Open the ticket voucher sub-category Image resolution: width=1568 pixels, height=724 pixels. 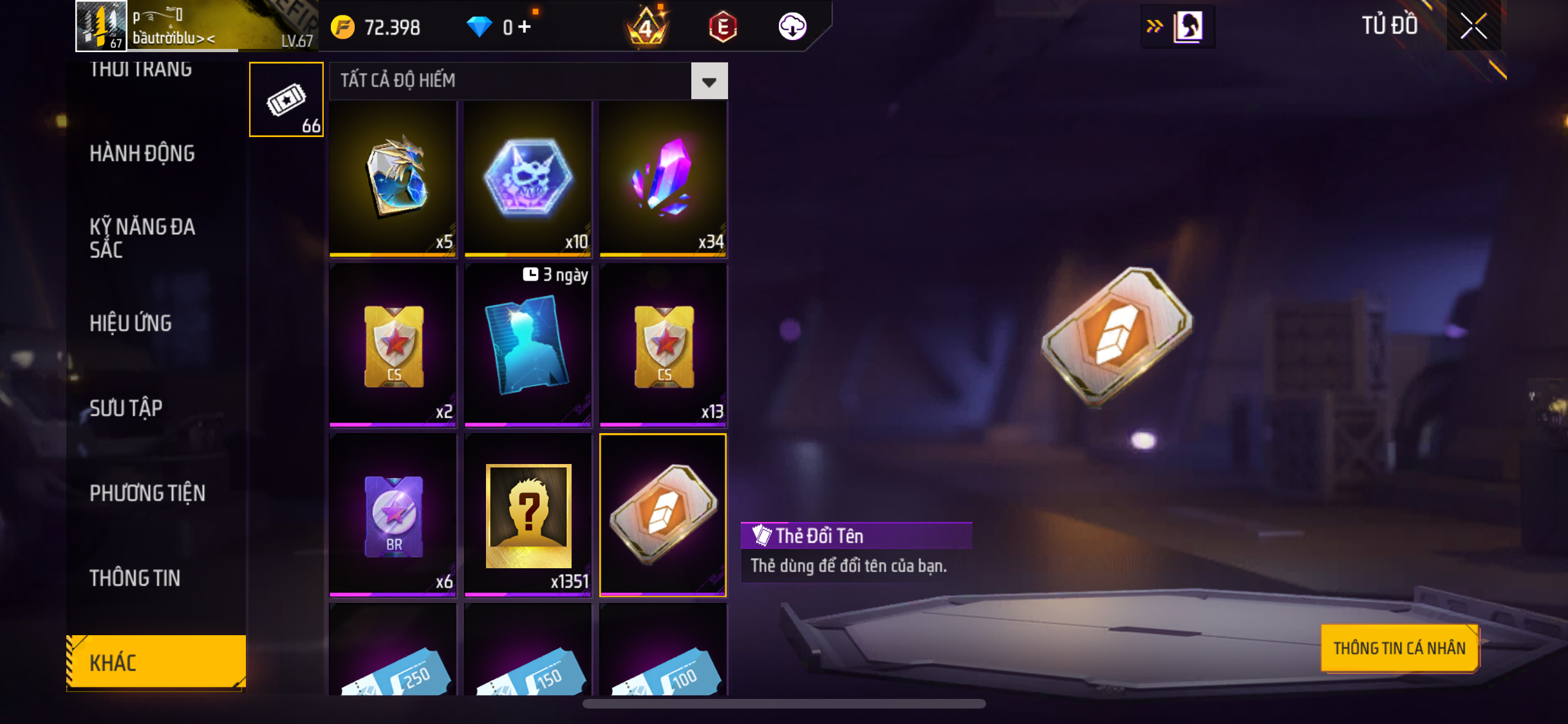[x=286, y=100]
